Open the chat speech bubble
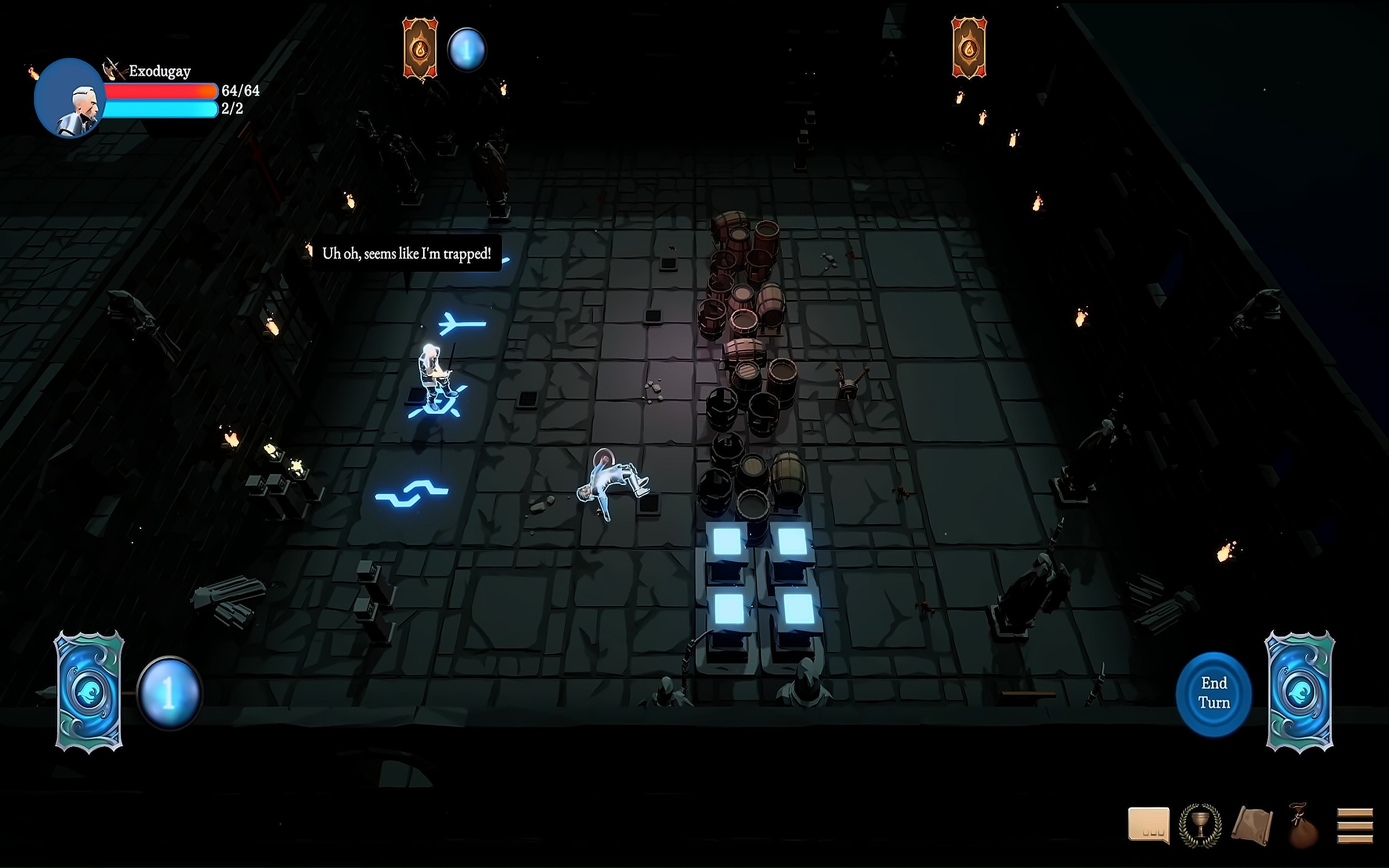 [1148, 825]
